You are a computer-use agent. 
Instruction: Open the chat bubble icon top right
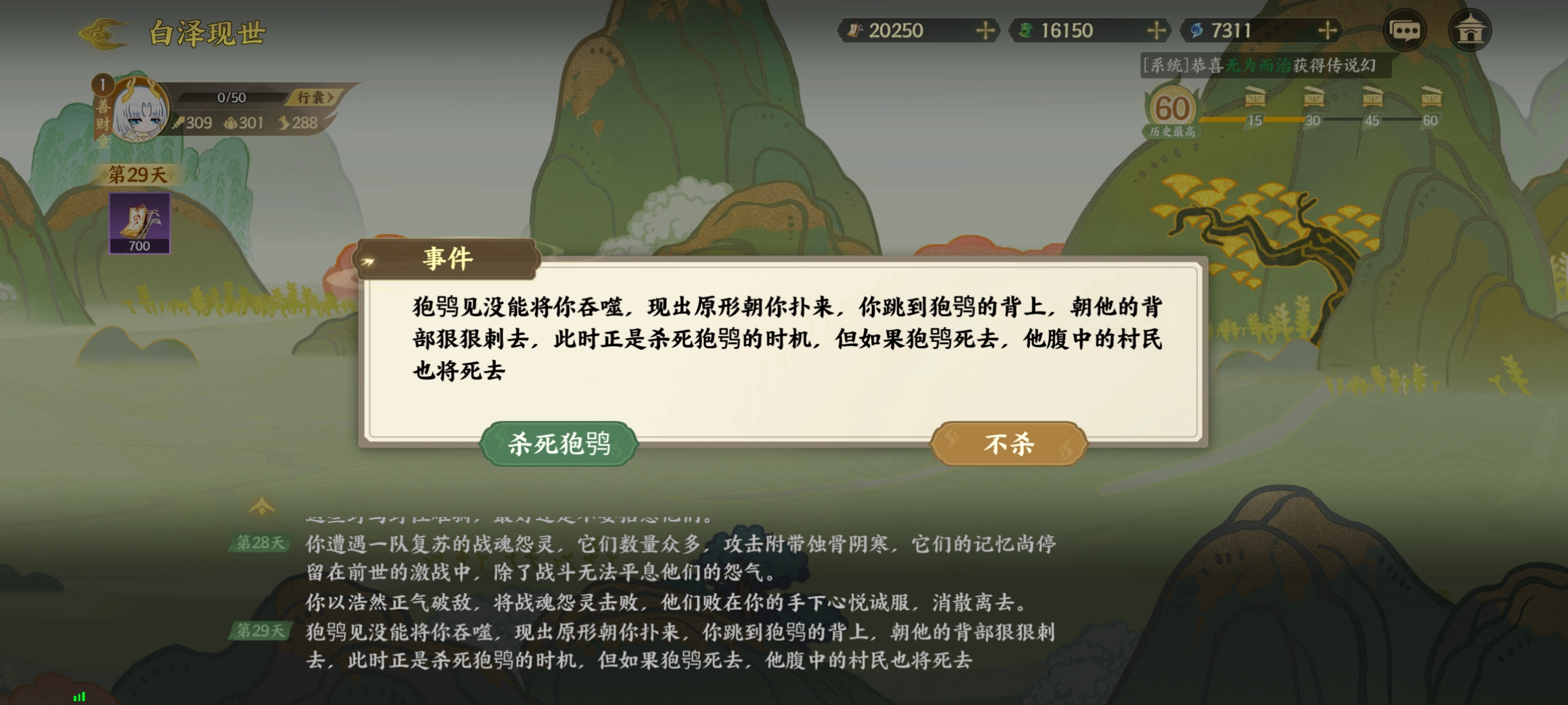[x=1405, y=30]
